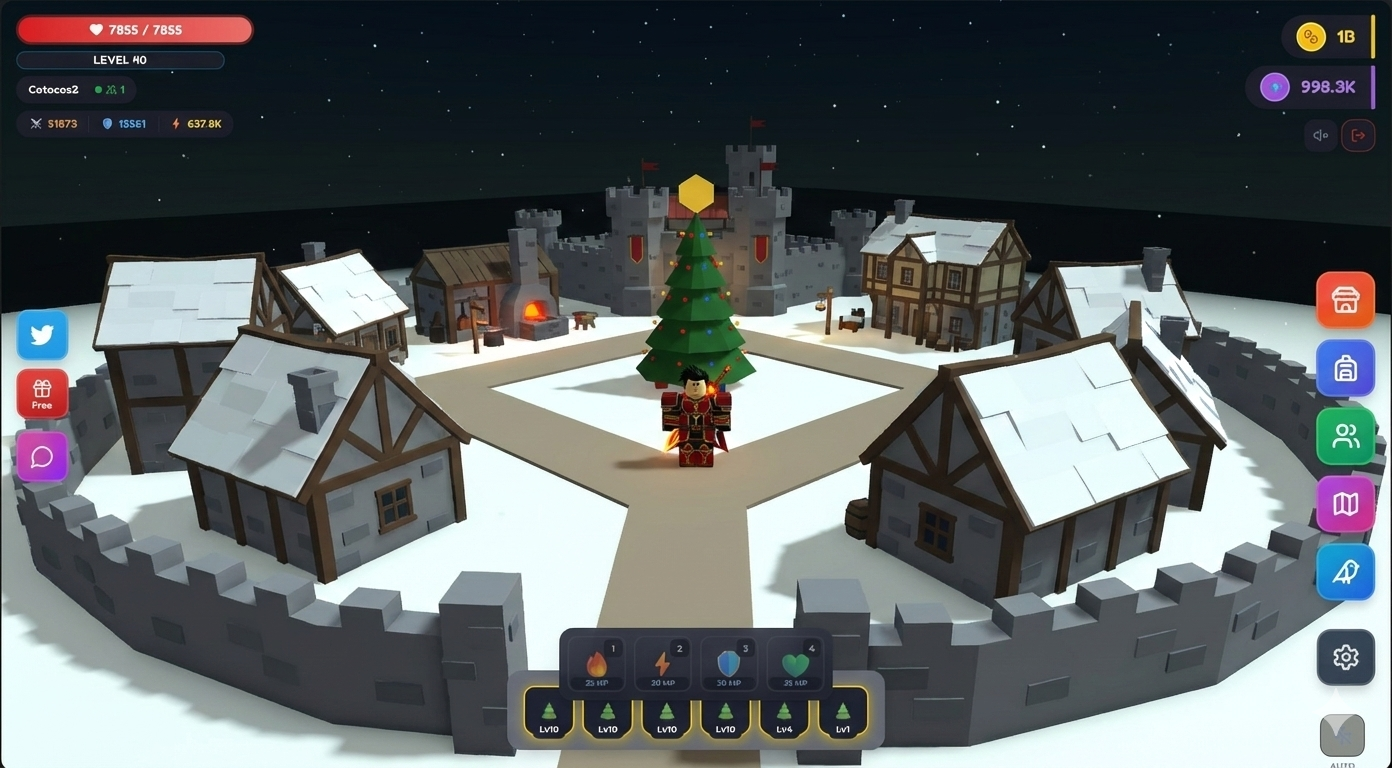The width and height of the screenshot is (1392, 768).
Task: Open the world map
Action: click(1345, 504)
